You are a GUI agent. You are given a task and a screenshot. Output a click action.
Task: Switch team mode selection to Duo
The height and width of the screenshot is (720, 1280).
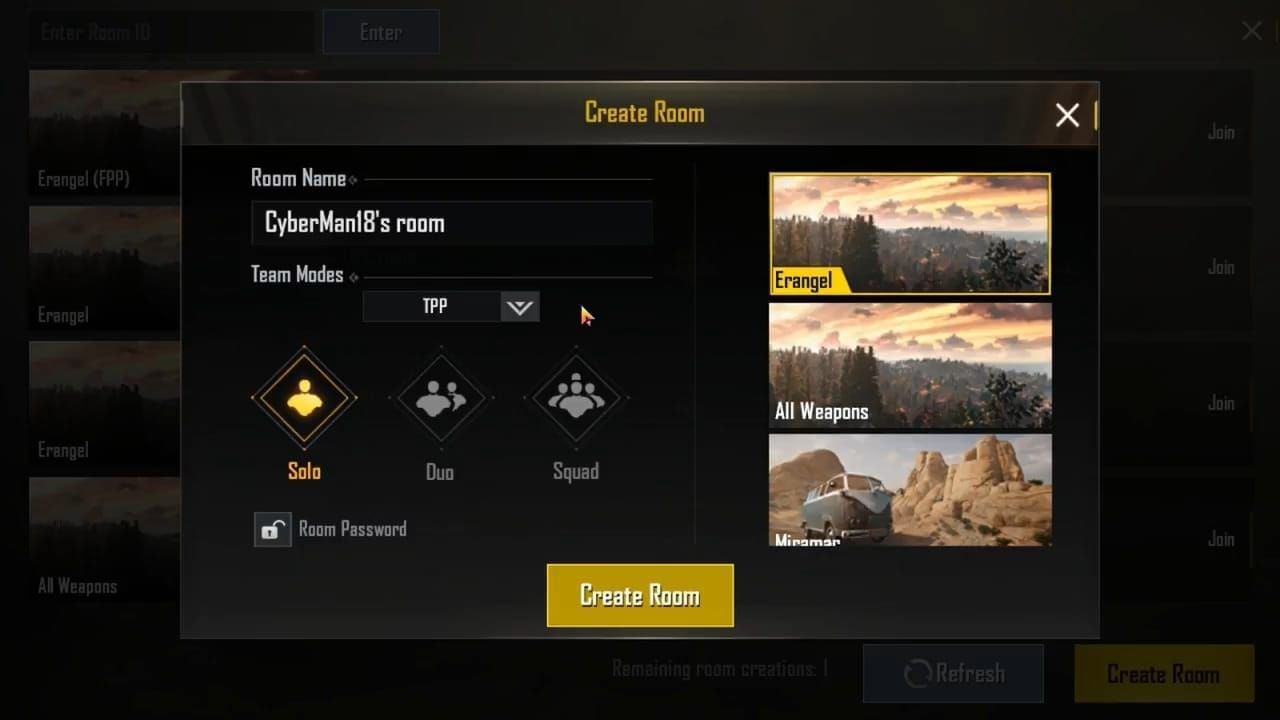click(440, 397)
